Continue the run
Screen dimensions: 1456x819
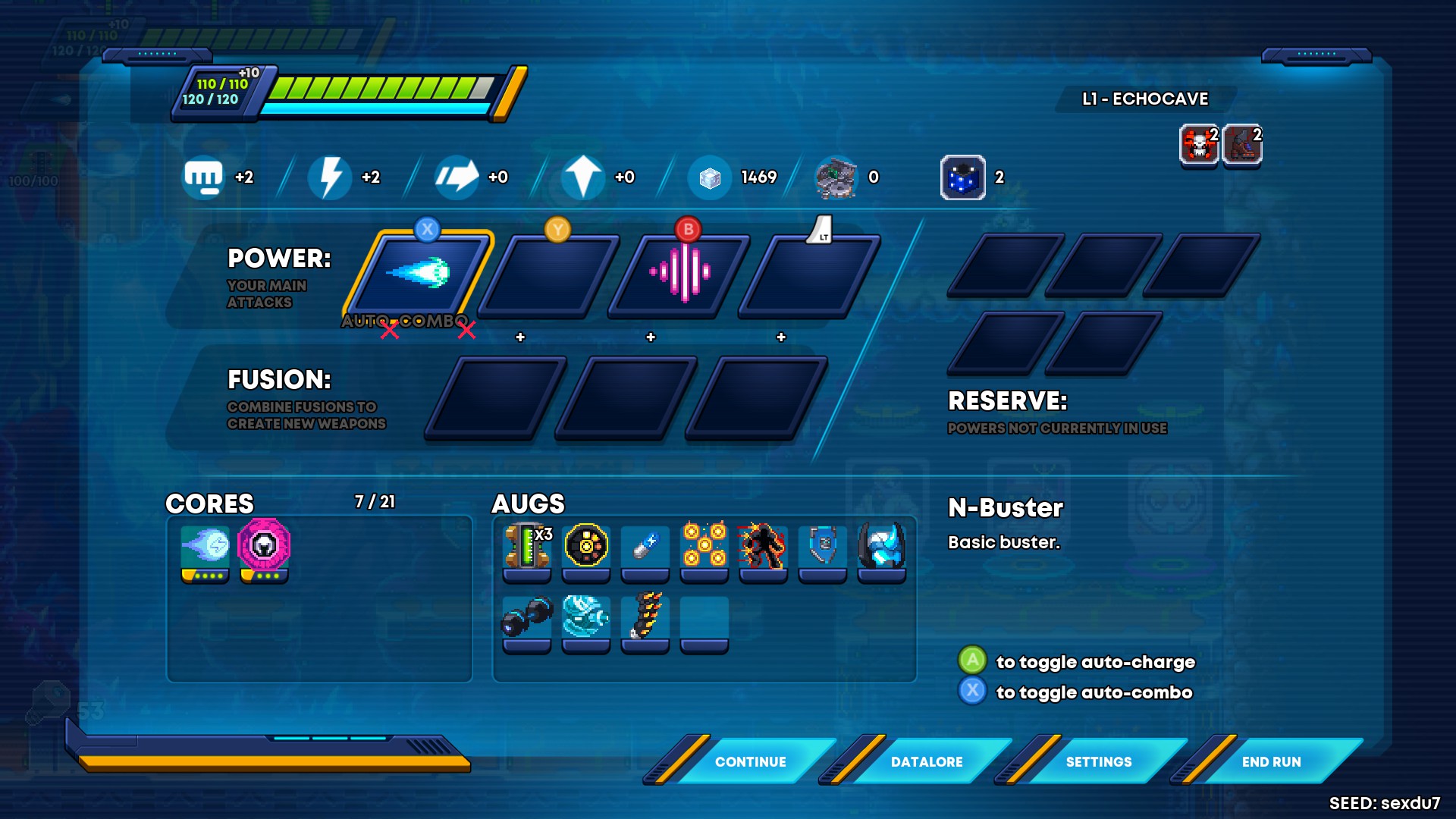pos(750,761)
